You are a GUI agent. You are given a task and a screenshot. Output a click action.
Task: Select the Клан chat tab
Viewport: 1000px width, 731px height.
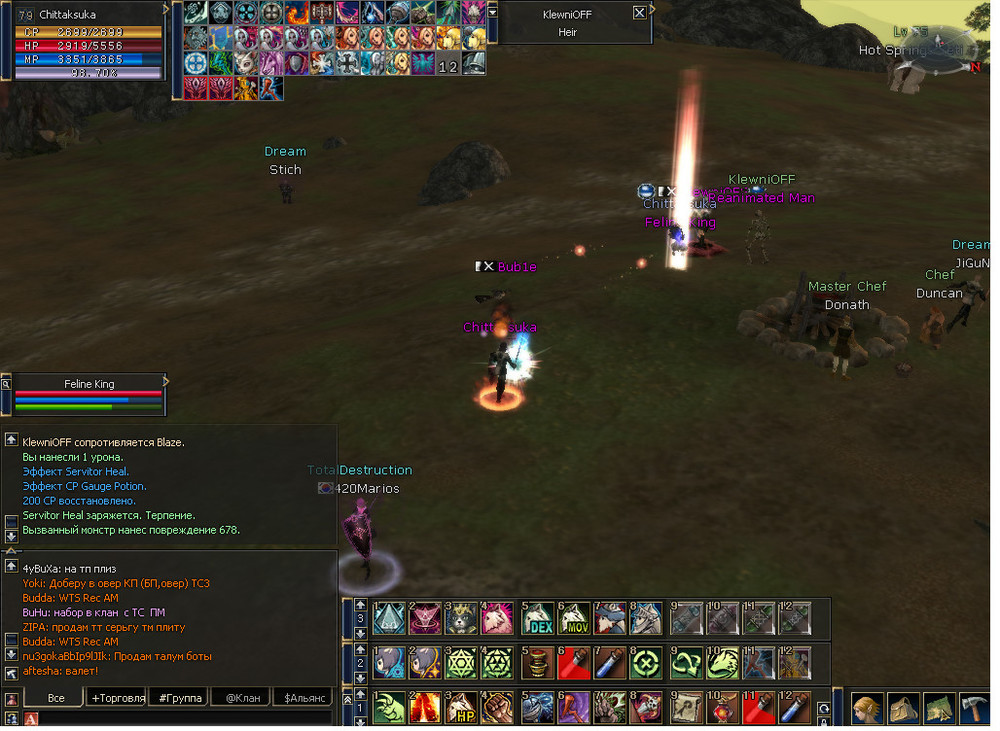[243, 698]
